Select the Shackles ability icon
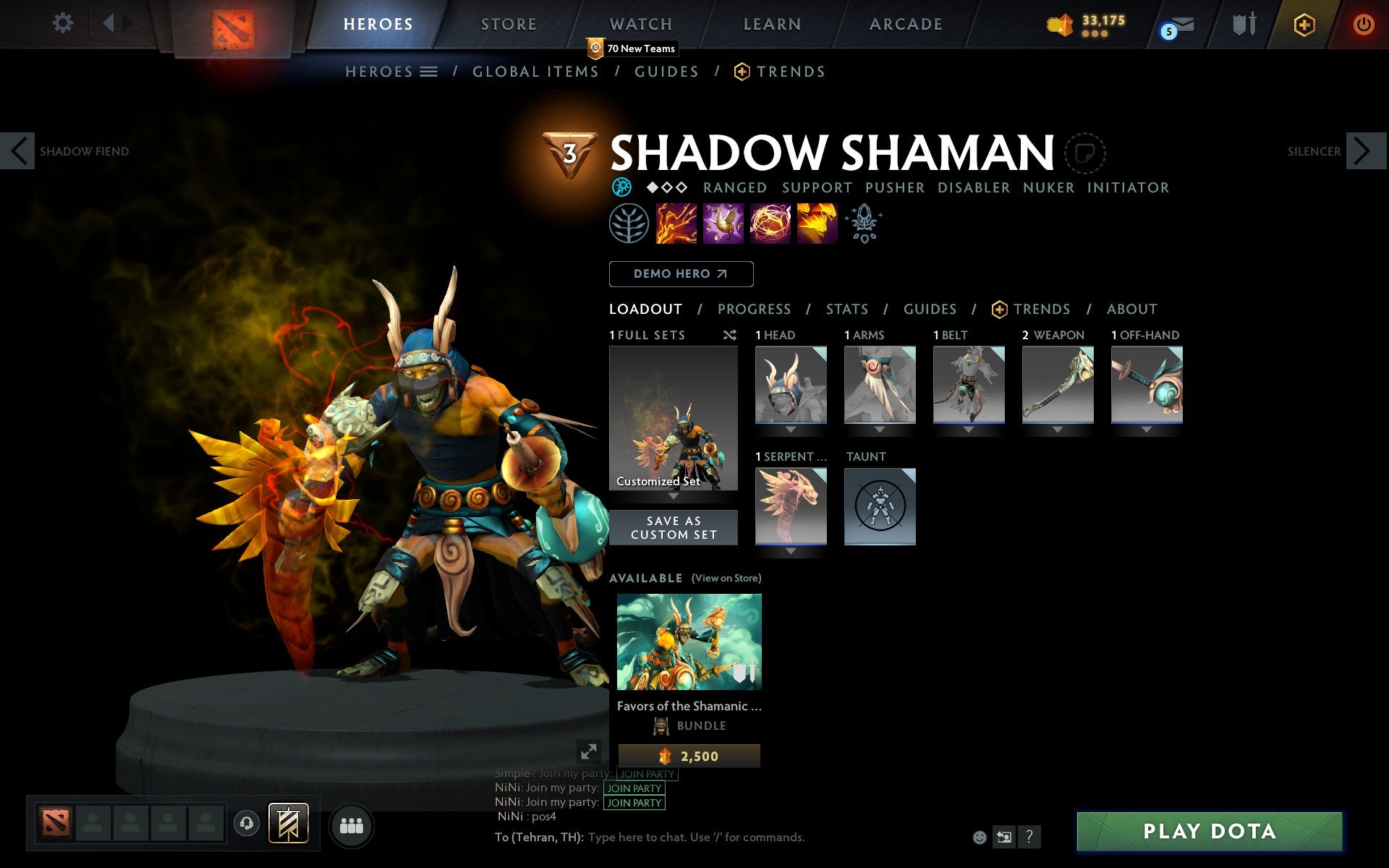The height and width of the screenshot is (868, 1389). (x=770, y=224)
